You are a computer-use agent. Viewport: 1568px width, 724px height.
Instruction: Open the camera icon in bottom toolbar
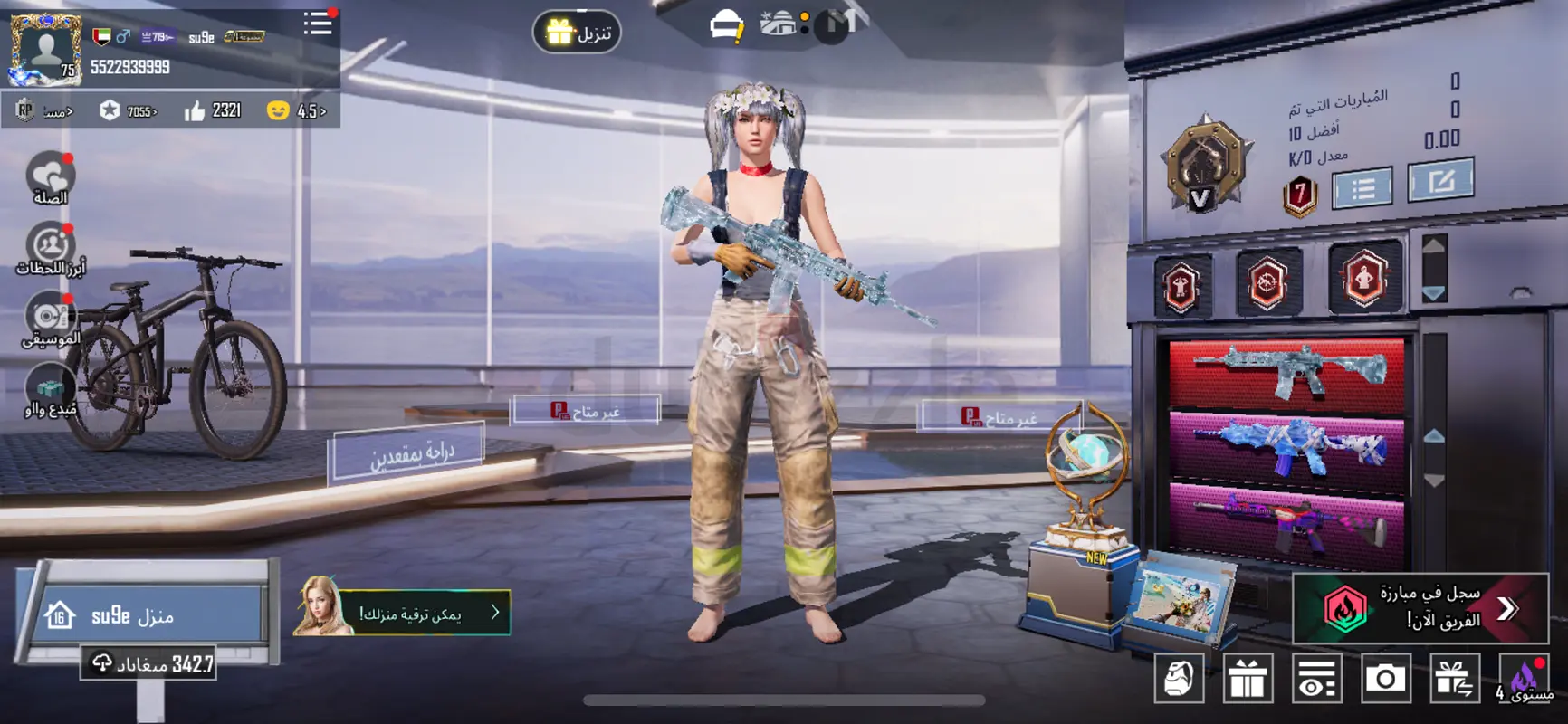1384,678
